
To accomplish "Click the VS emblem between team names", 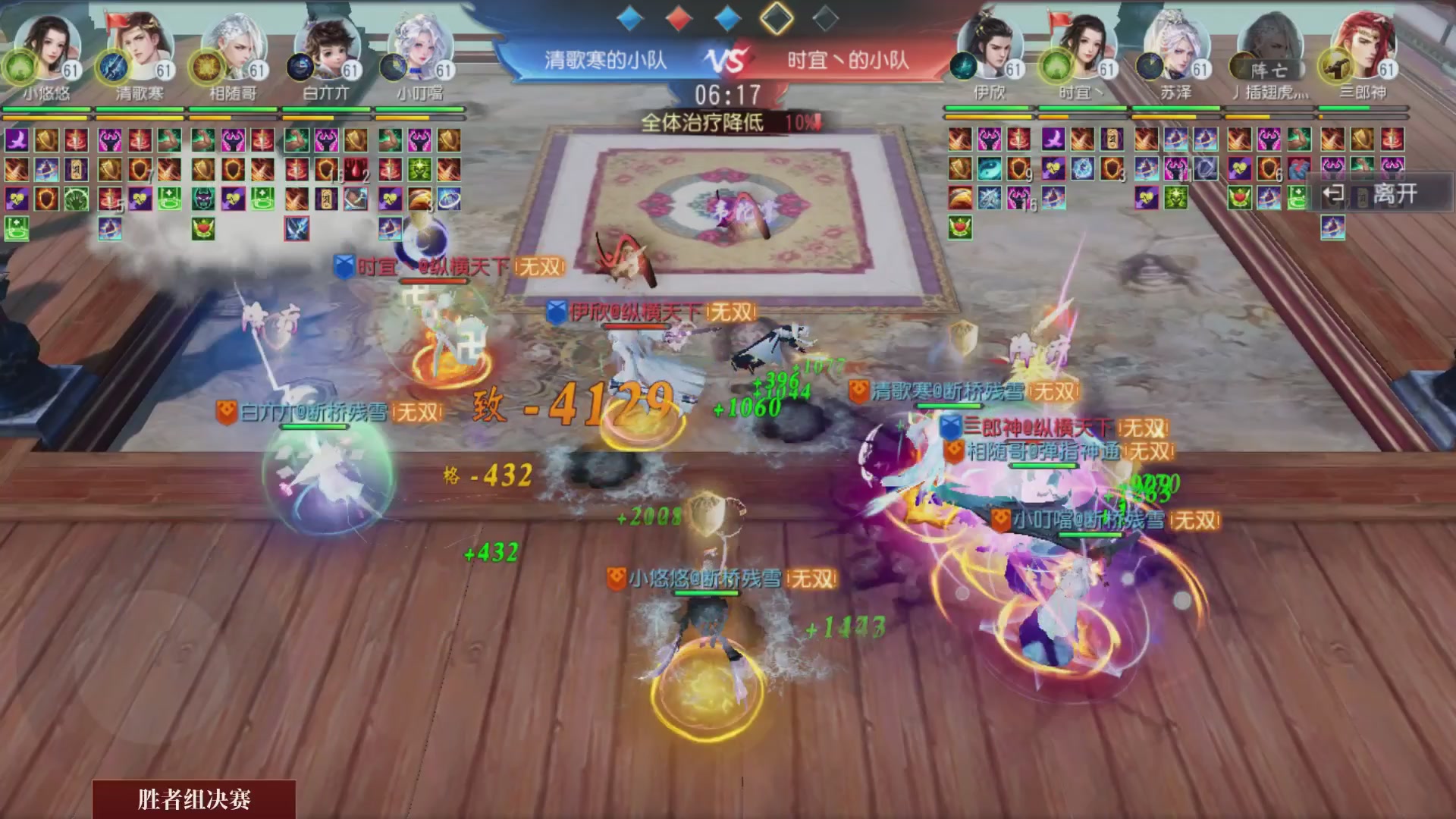I will [728, 58].
